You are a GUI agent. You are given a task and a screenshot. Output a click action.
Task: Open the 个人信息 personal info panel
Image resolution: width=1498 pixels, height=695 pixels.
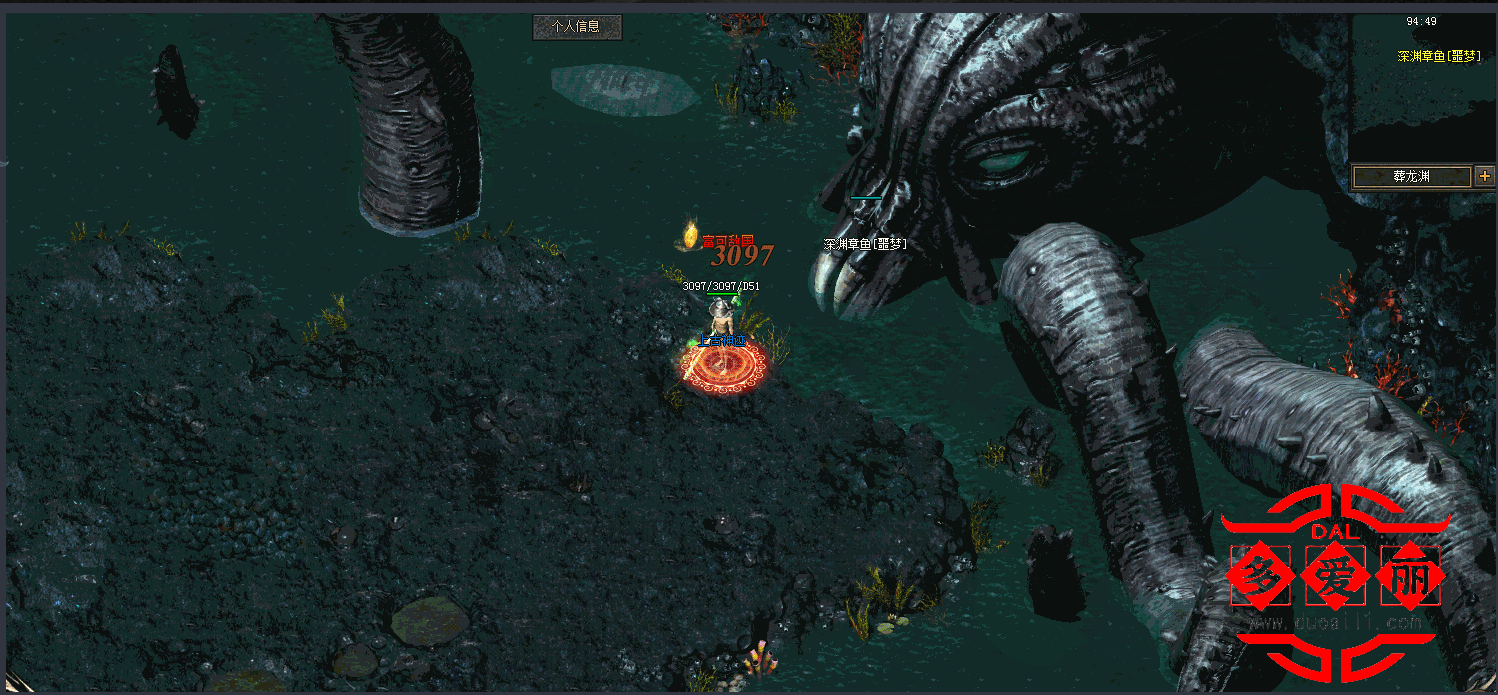pos(577,27)
